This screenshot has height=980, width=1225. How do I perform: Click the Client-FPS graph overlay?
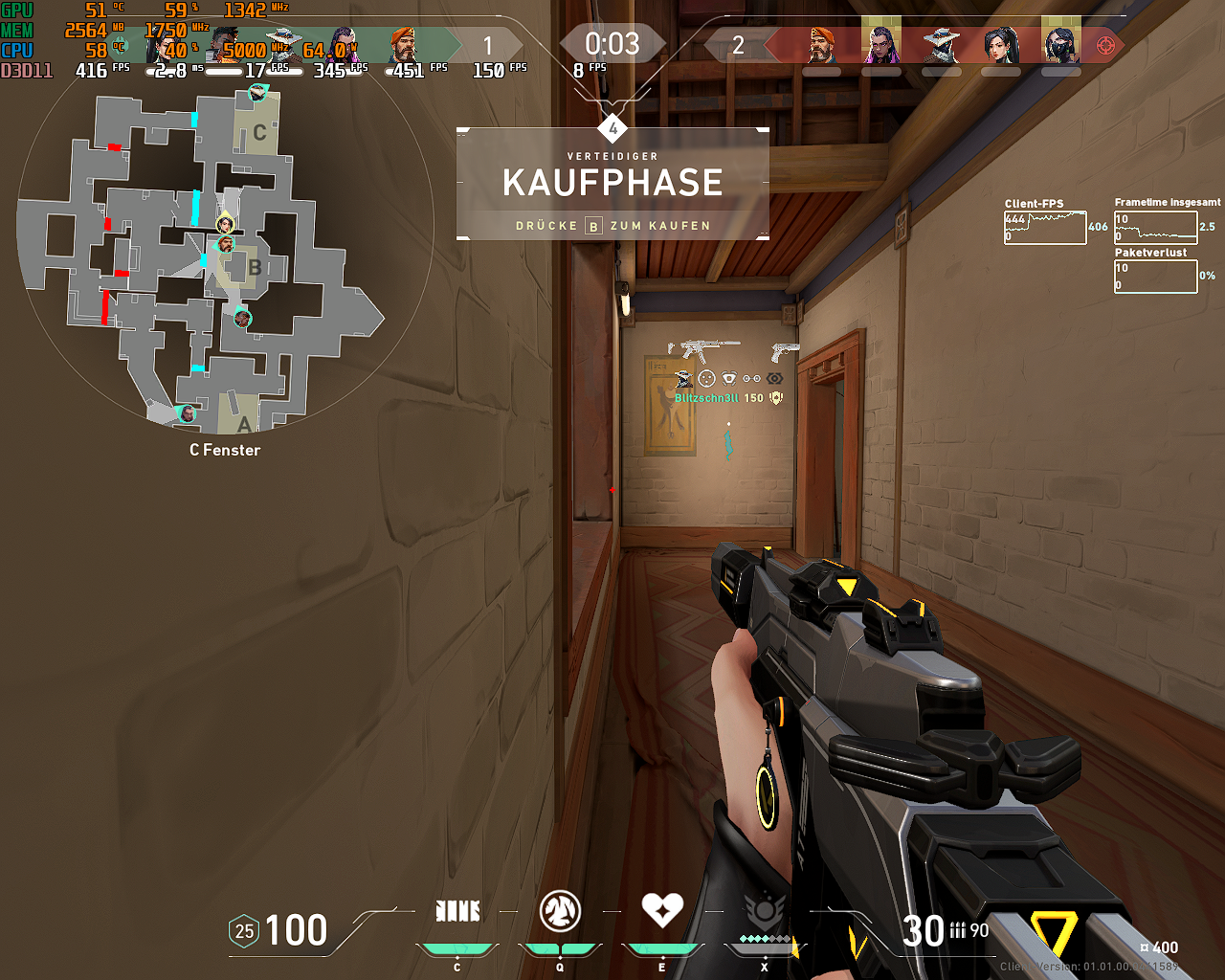1045,228
